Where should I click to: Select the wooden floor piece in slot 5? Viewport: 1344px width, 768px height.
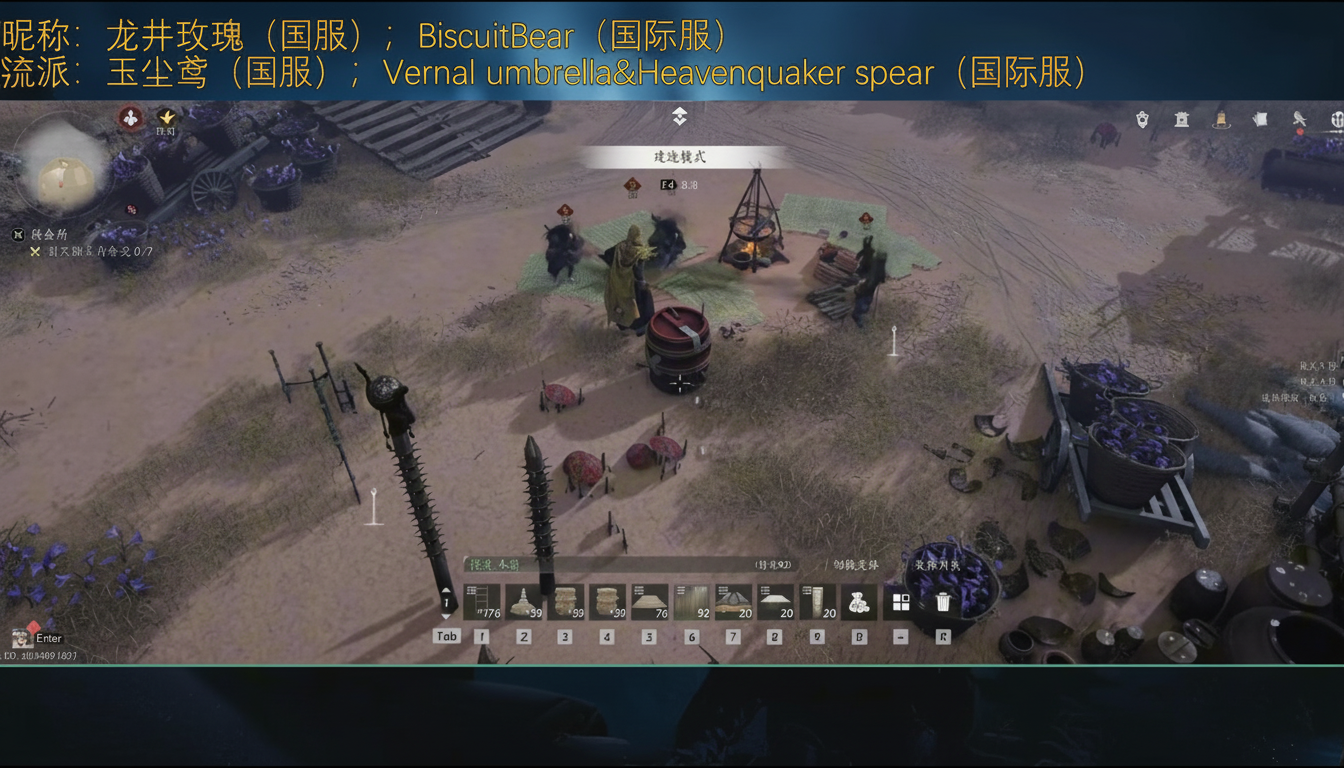point(650,603)
